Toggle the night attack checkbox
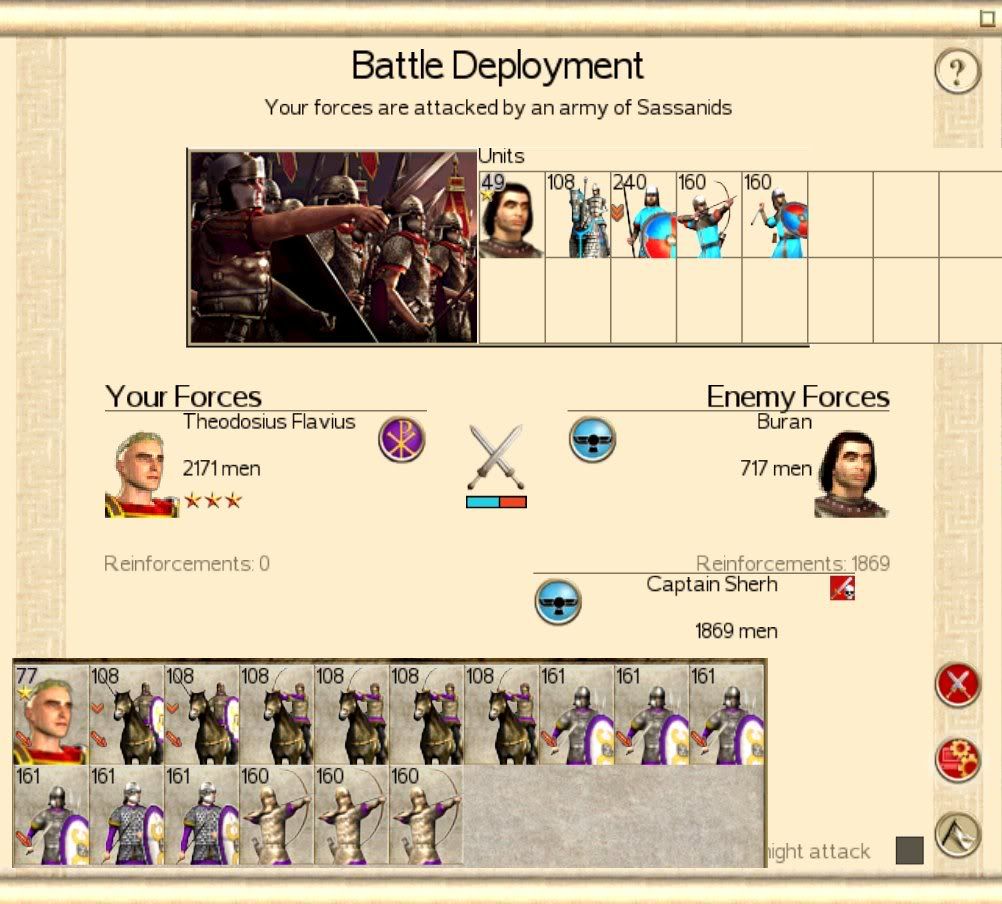 (909, 850)
